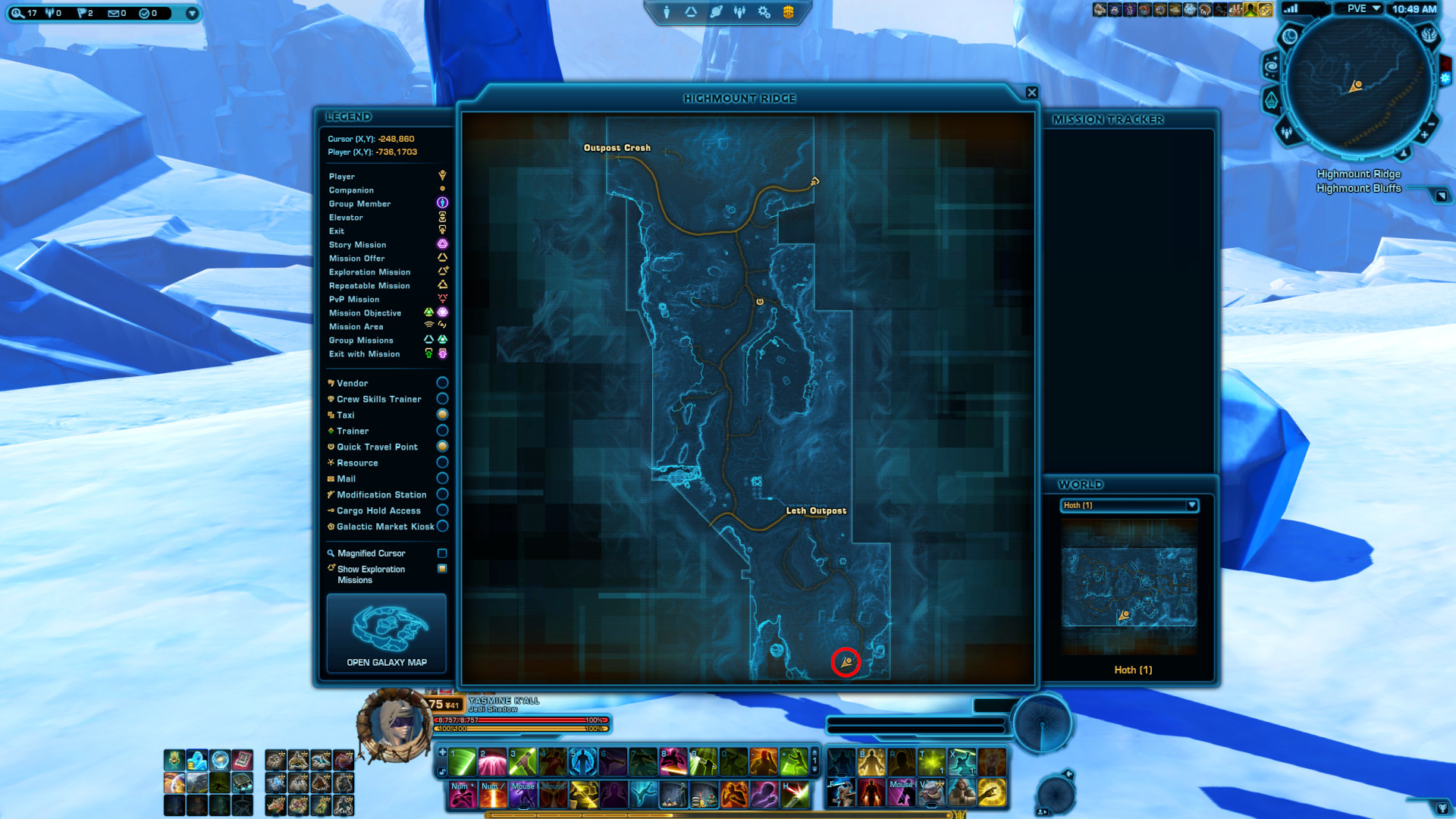Image resolution: width=1456 pixels, height=819 pixels.
Task: Click the dropdown chevron at top left
Action: coord(192,11)
